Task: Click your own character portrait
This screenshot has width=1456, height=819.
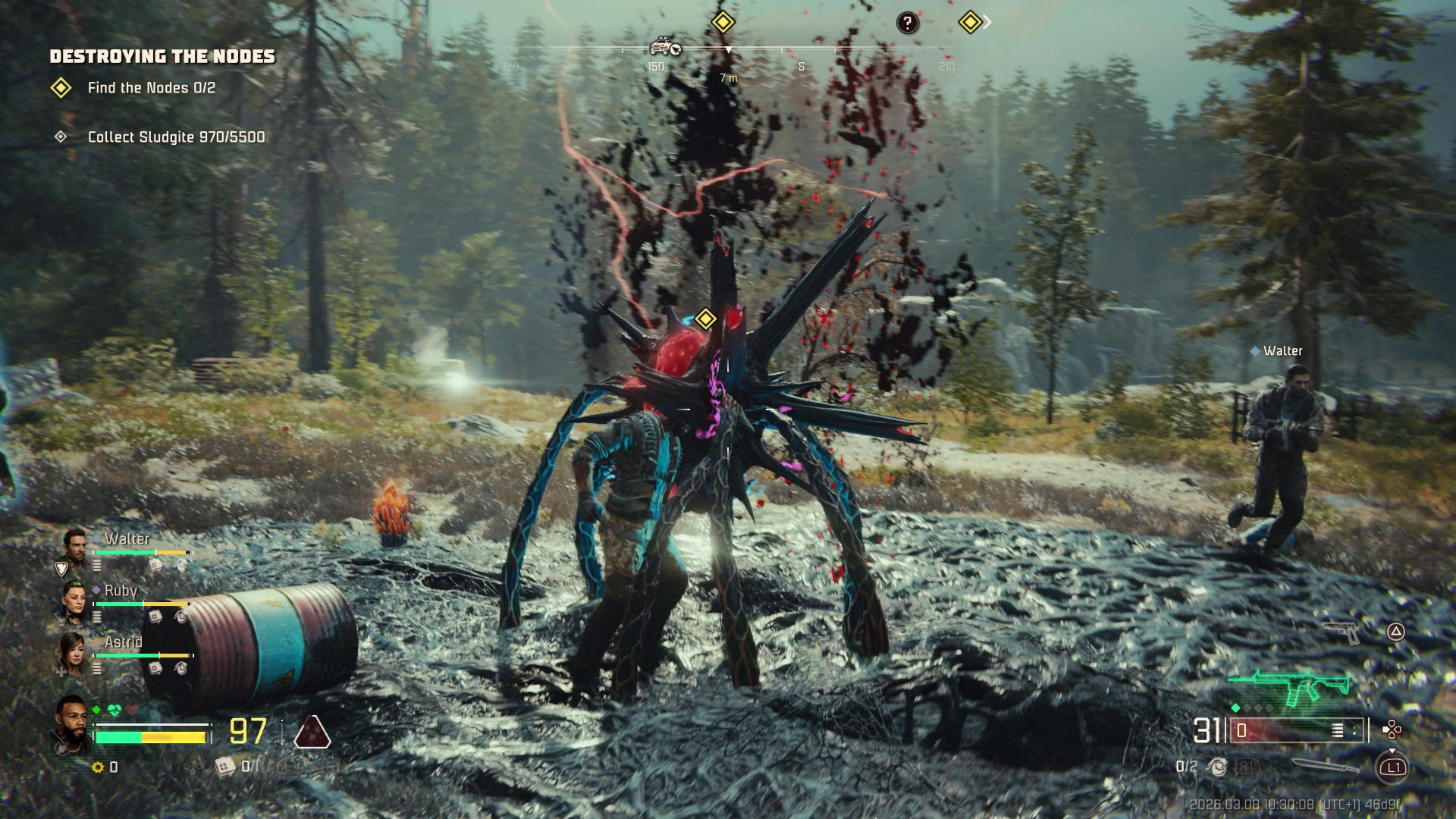Action: point(71,724)
